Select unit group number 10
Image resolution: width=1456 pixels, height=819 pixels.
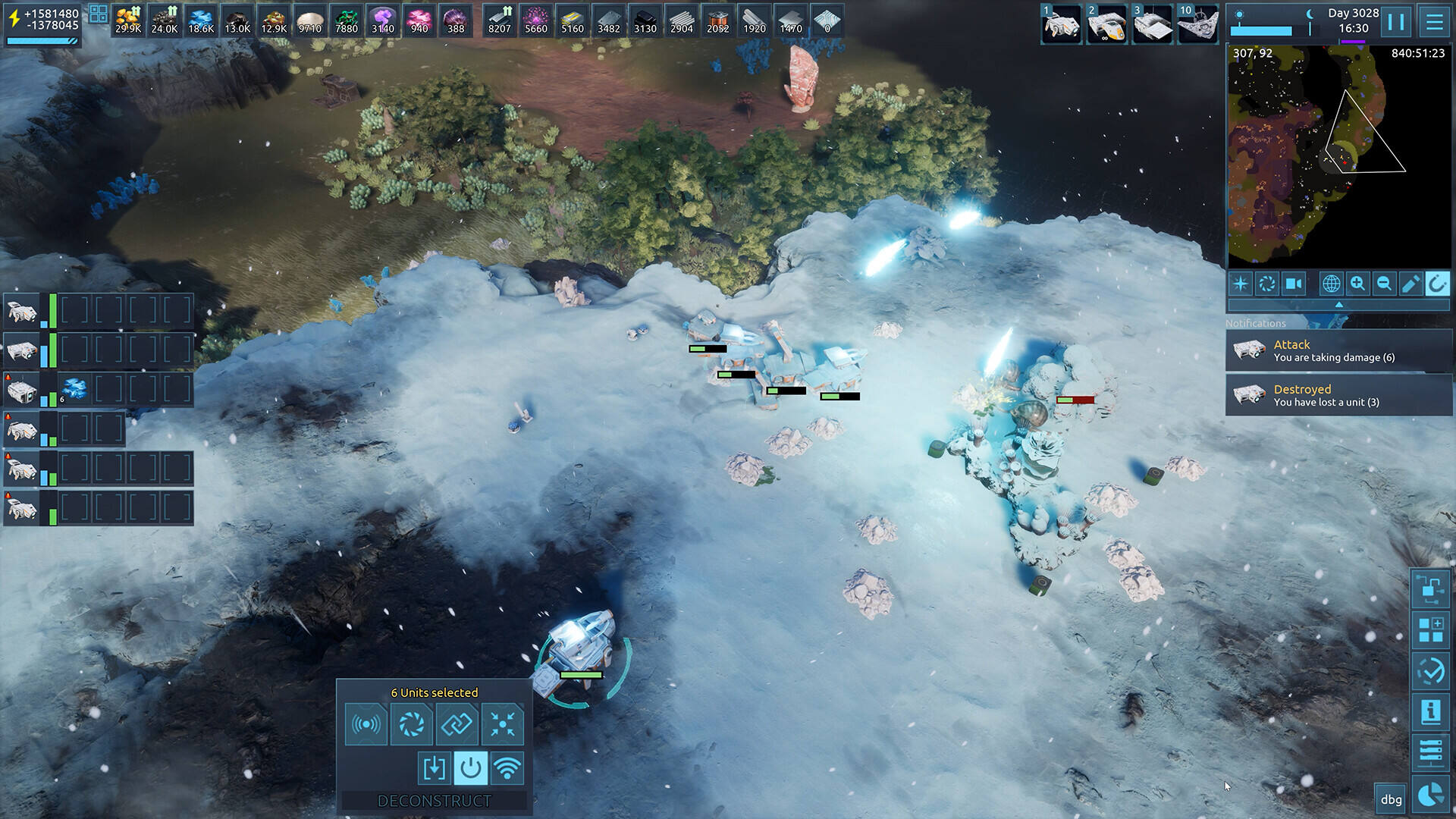(x=1197, y=24)
